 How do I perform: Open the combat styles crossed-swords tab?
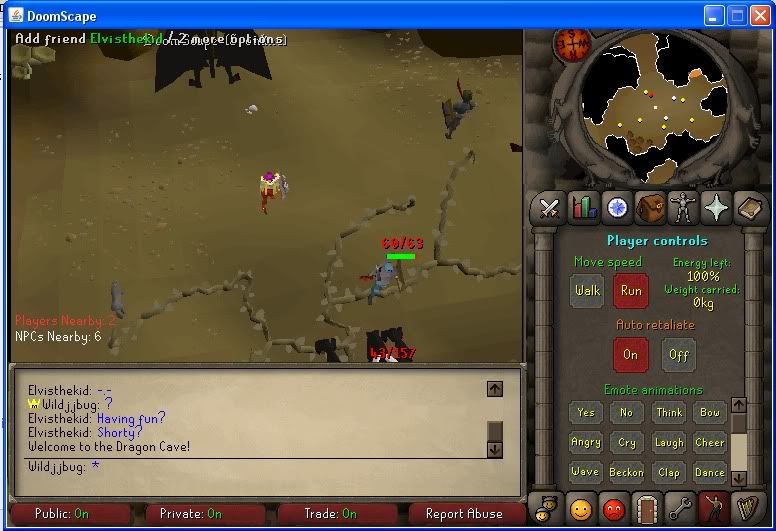tap(549, 207)
